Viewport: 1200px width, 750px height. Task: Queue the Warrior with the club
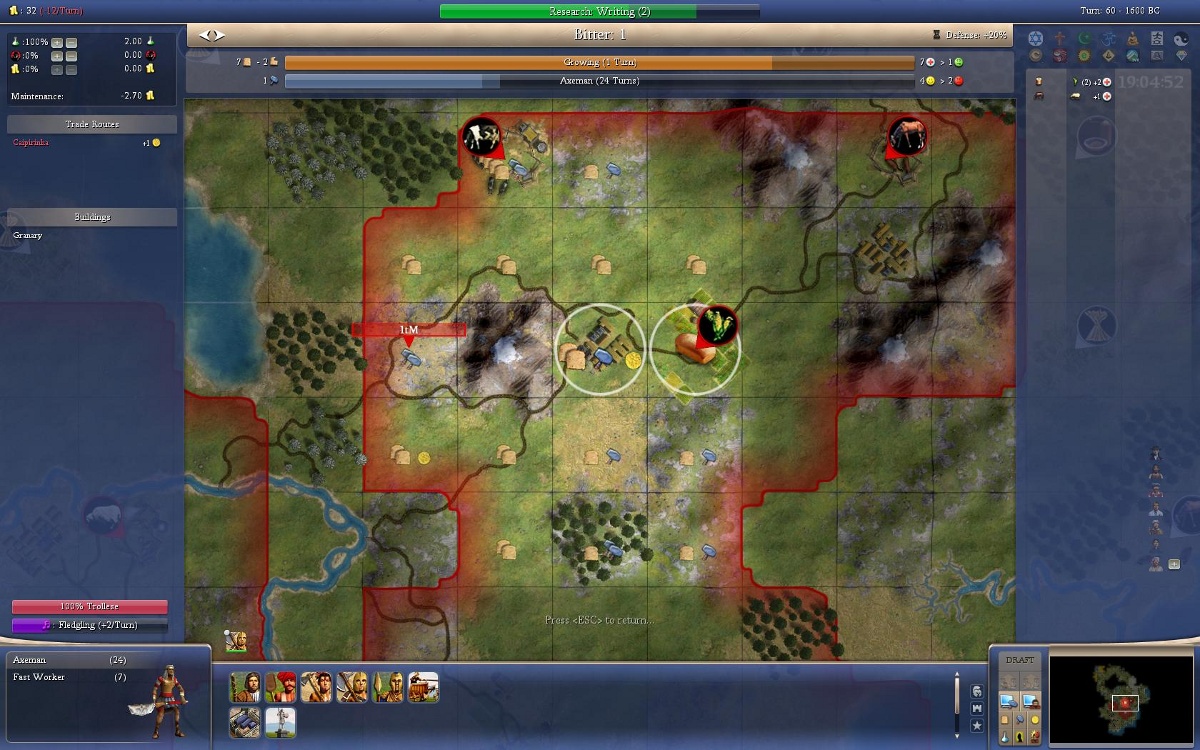[316, 687]
